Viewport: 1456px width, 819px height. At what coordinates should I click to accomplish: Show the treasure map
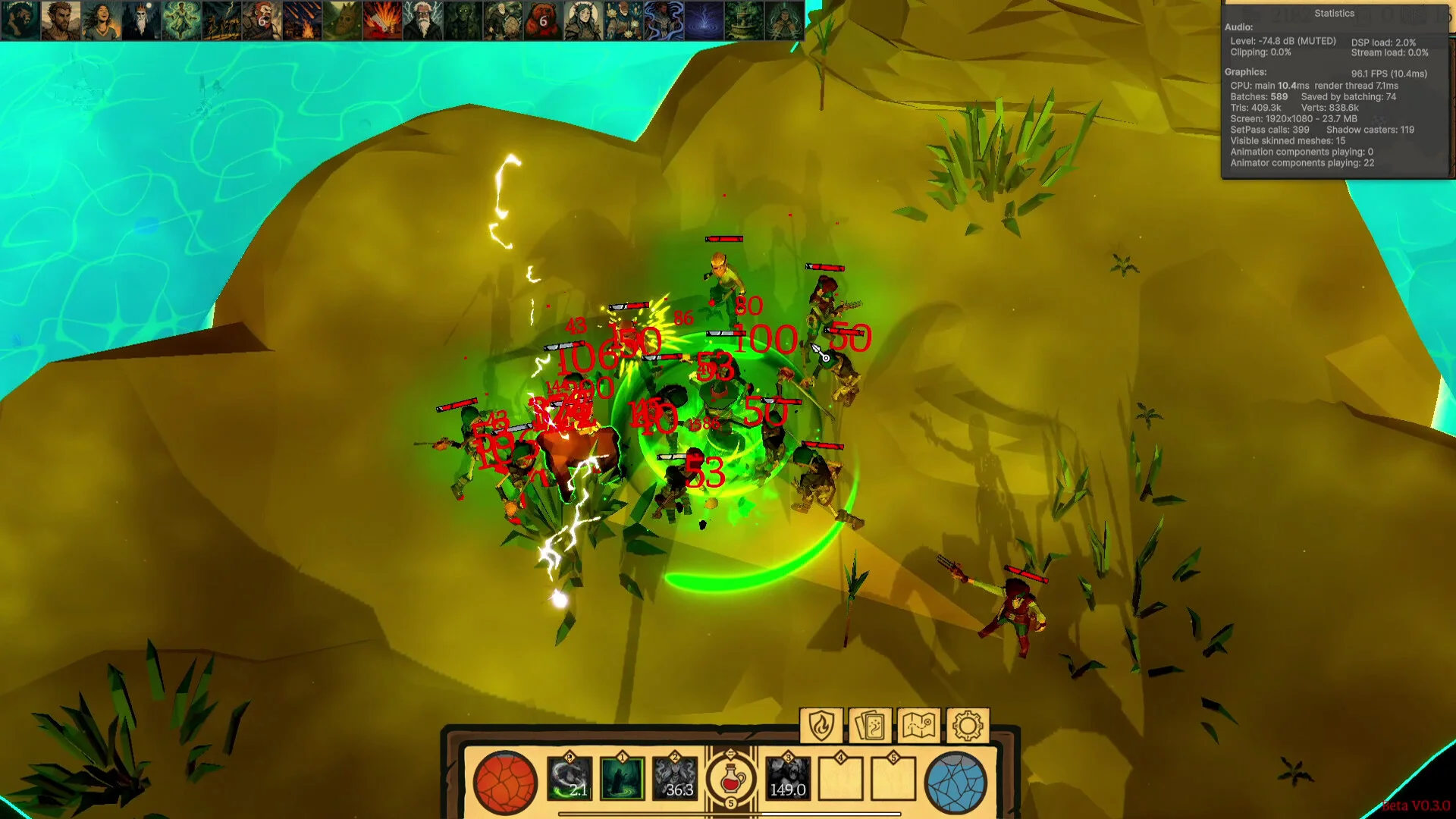918,726
